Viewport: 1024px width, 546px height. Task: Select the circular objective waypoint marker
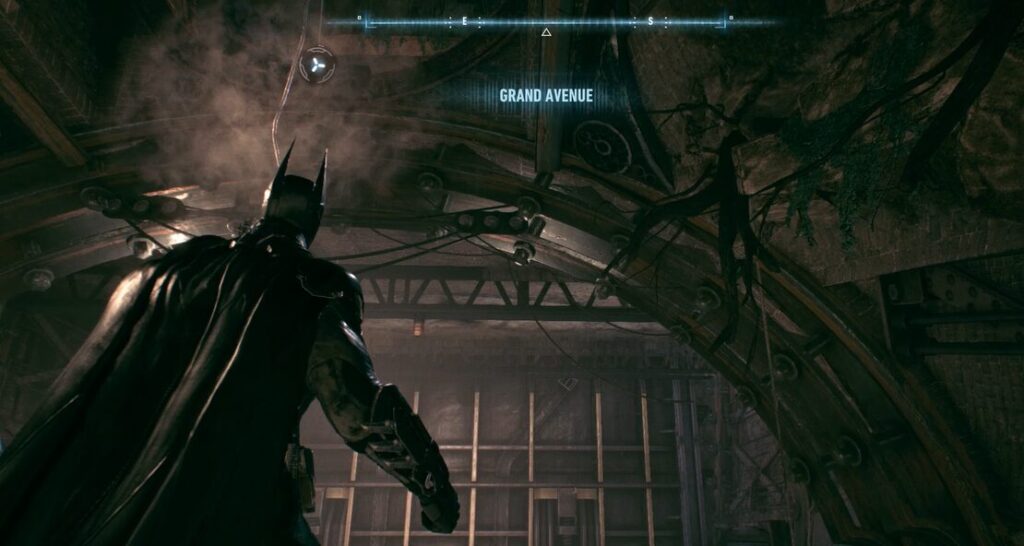316,65
